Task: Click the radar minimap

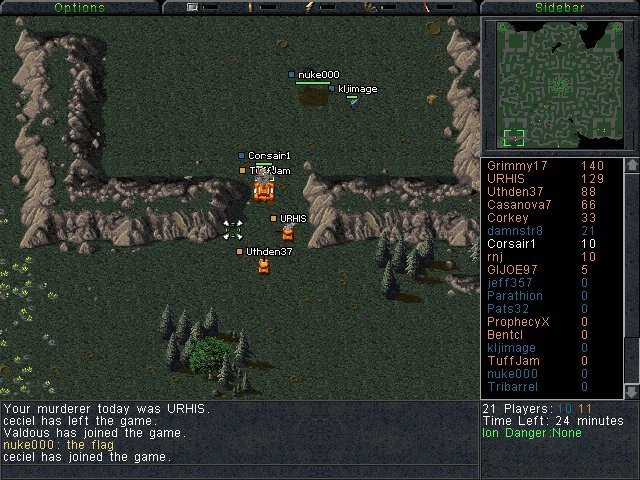Action: pyautogui.click(x=559, y=83)
